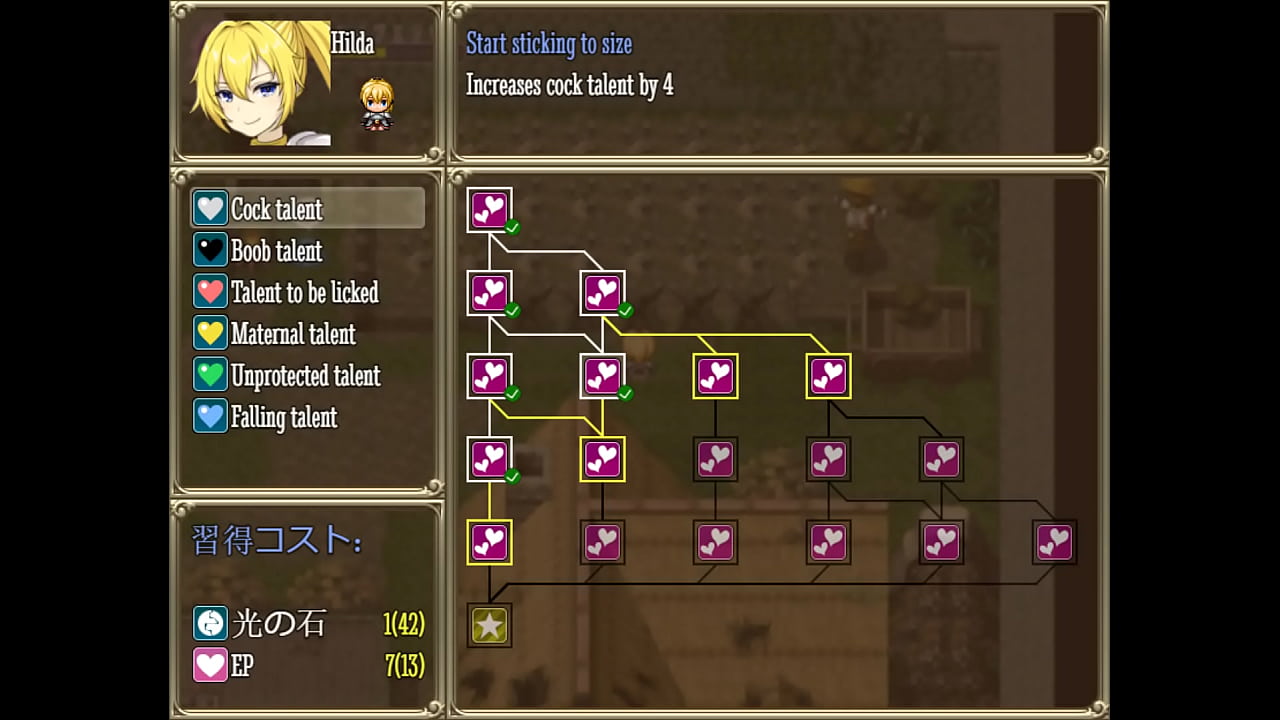Click the Start sticking to size title

point(548,44)
